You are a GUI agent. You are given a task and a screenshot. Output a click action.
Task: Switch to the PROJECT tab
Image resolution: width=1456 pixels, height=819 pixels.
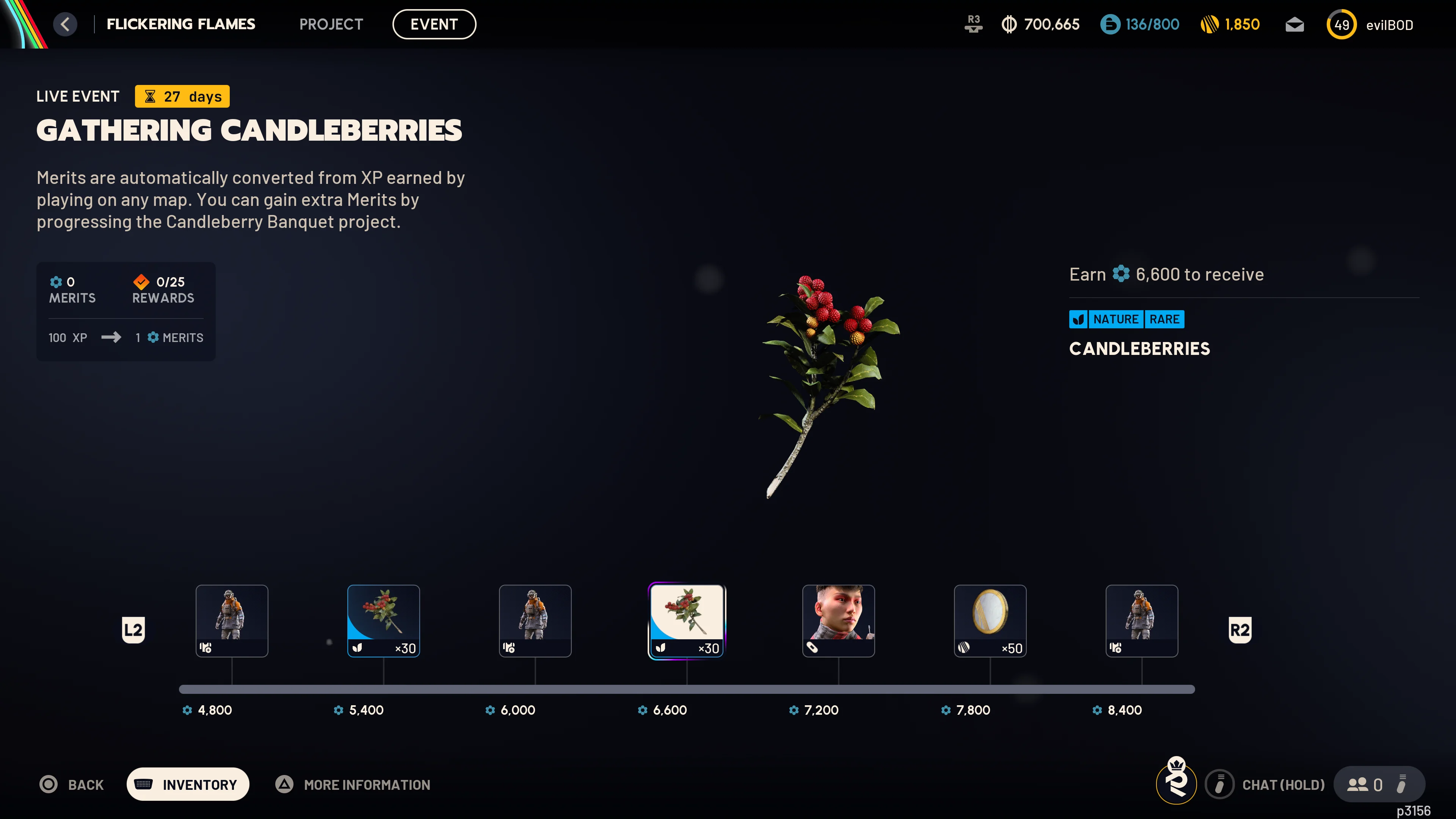(x=331, y=24)
